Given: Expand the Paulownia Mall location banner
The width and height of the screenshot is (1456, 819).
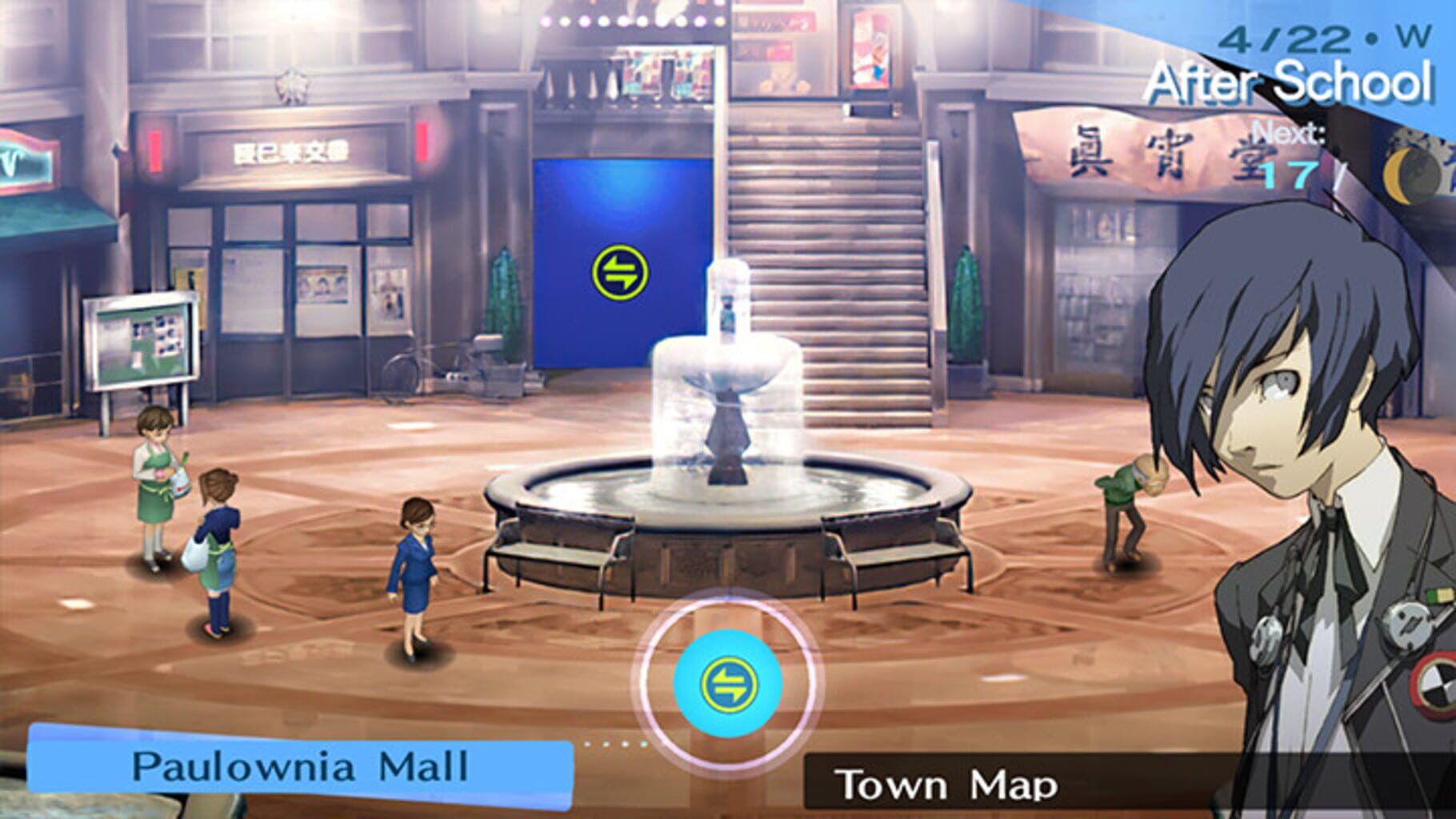Looking at the screenshot, I should tap(296, 761).
